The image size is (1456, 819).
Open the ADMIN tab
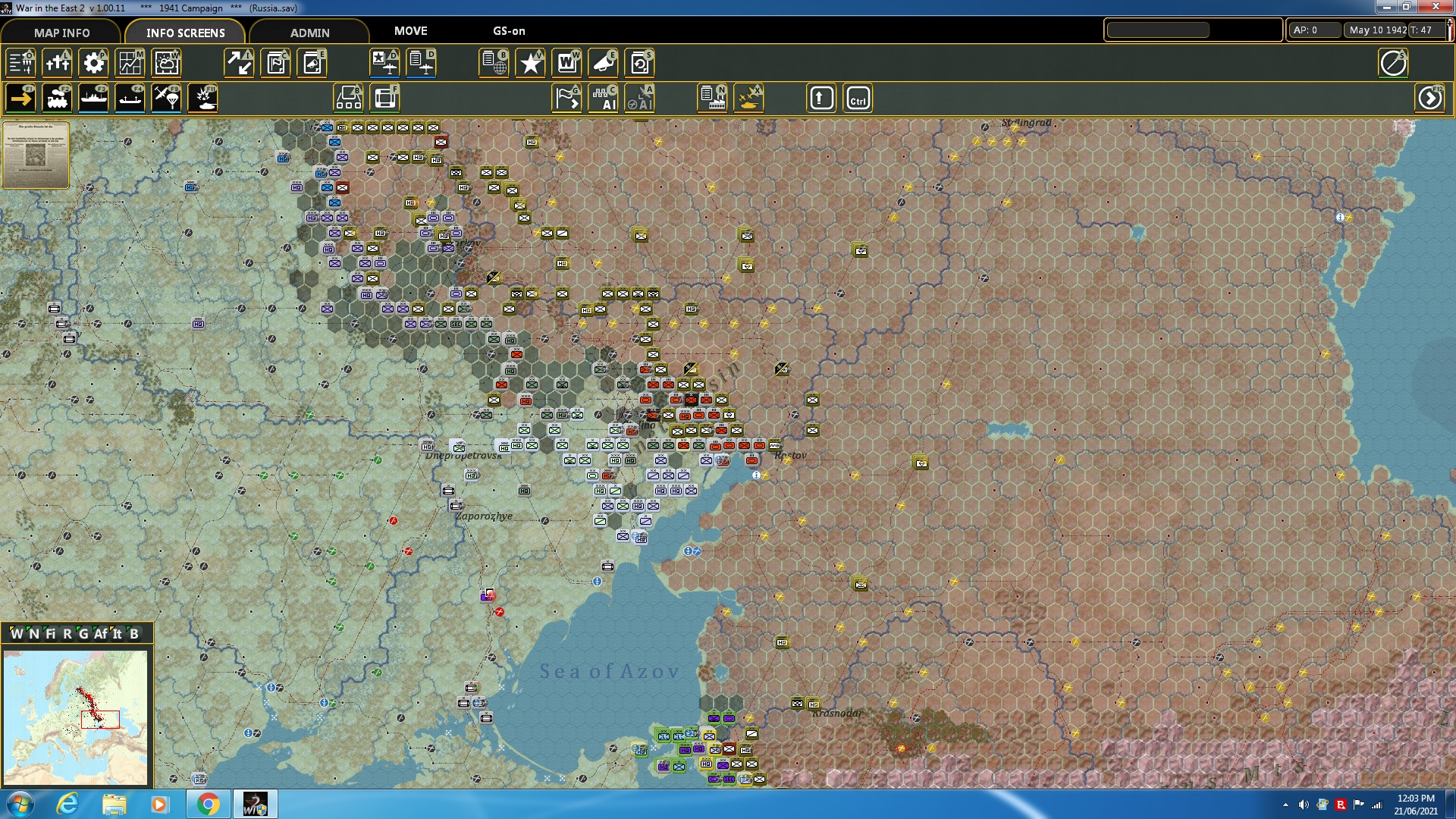coord(311,33)
